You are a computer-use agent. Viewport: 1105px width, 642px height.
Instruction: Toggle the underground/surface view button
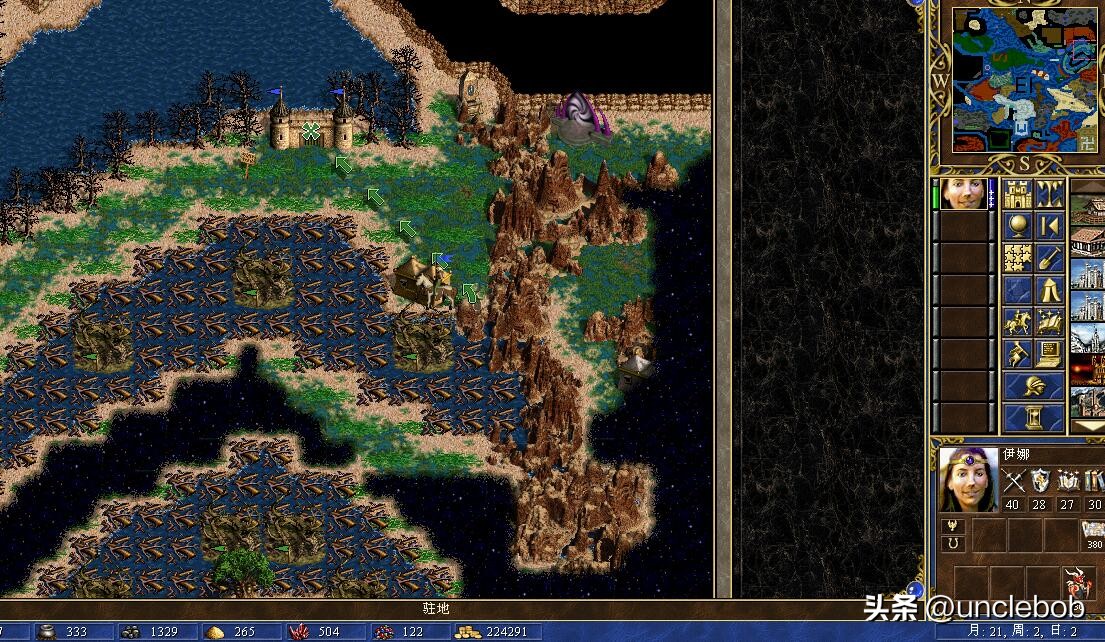coord(1049,194)
